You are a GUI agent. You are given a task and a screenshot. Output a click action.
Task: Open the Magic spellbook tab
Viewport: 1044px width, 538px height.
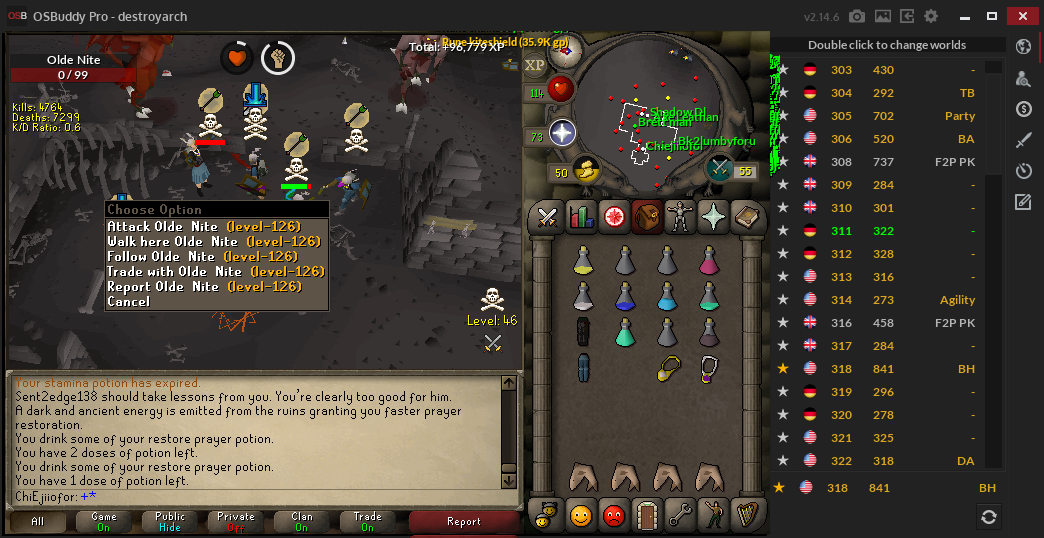[x=747, y=216]
